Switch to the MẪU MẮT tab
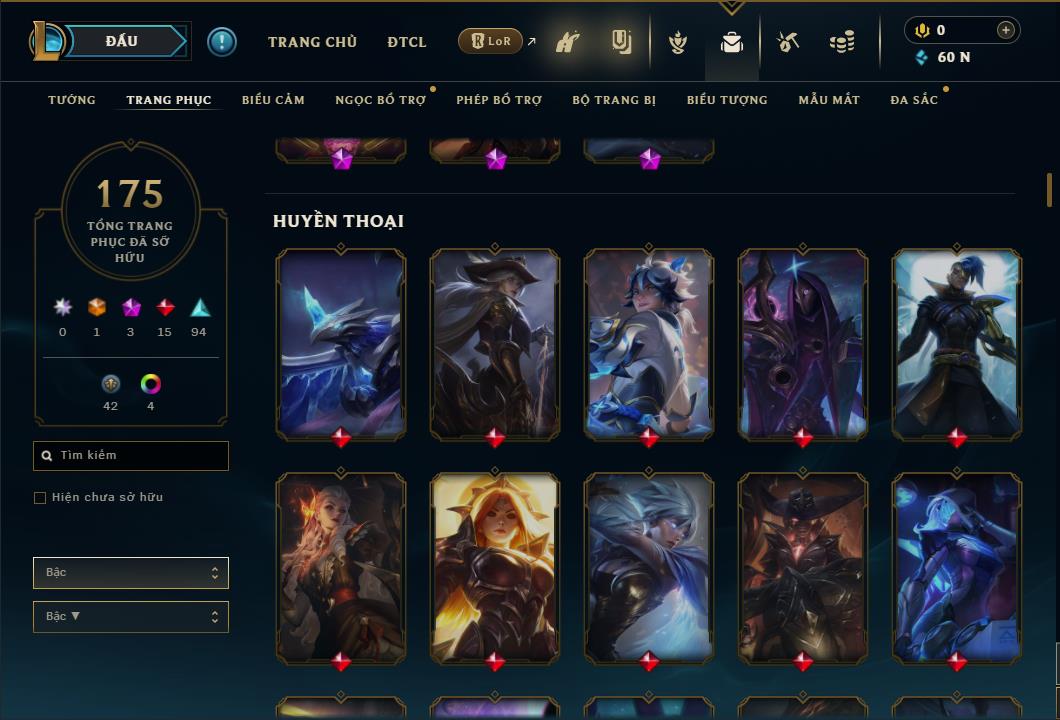The image size is (1060, 720). click(x=829, y=100)
